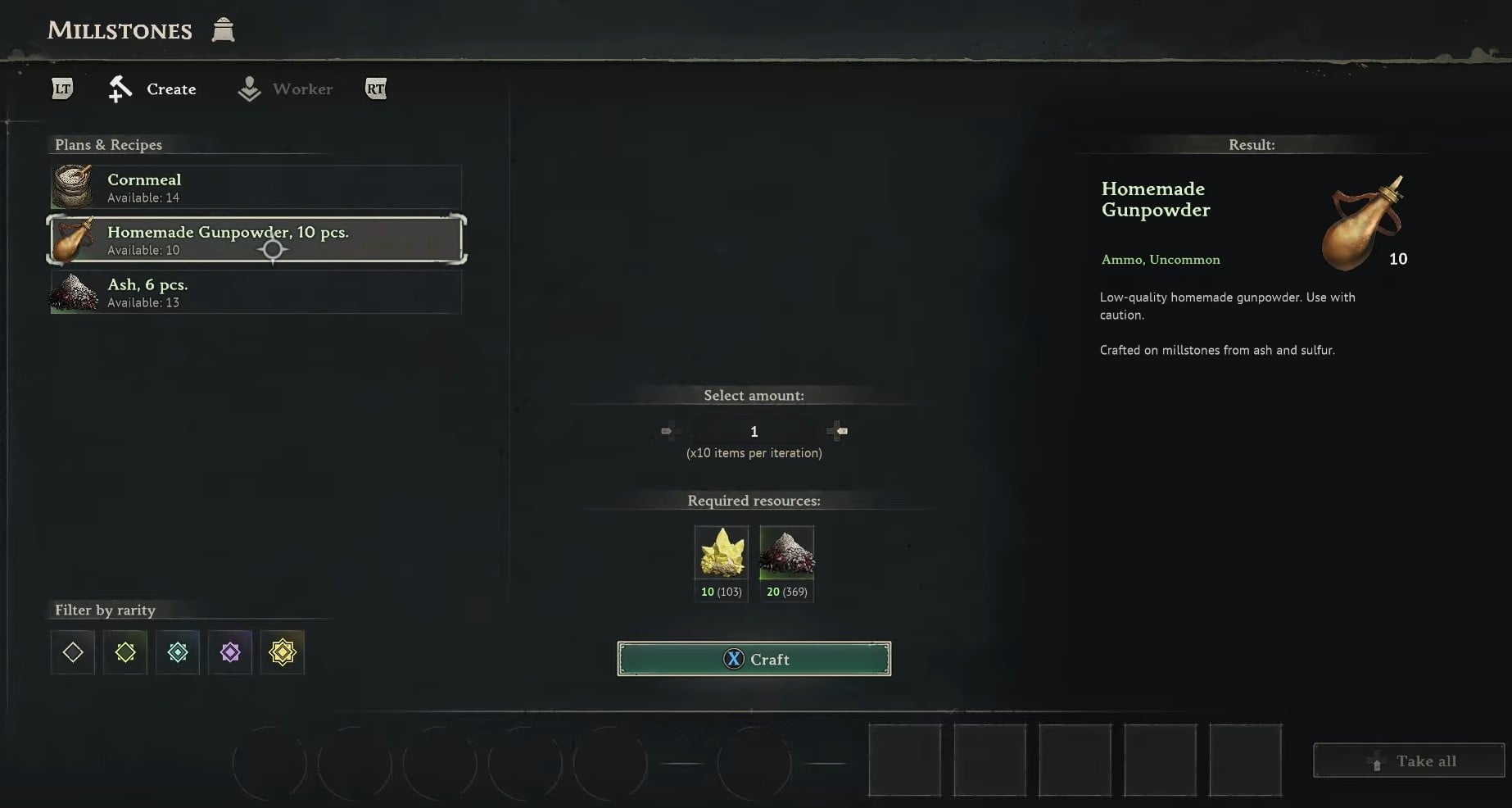Filter by green uncommon rarity

pos(125,652)
